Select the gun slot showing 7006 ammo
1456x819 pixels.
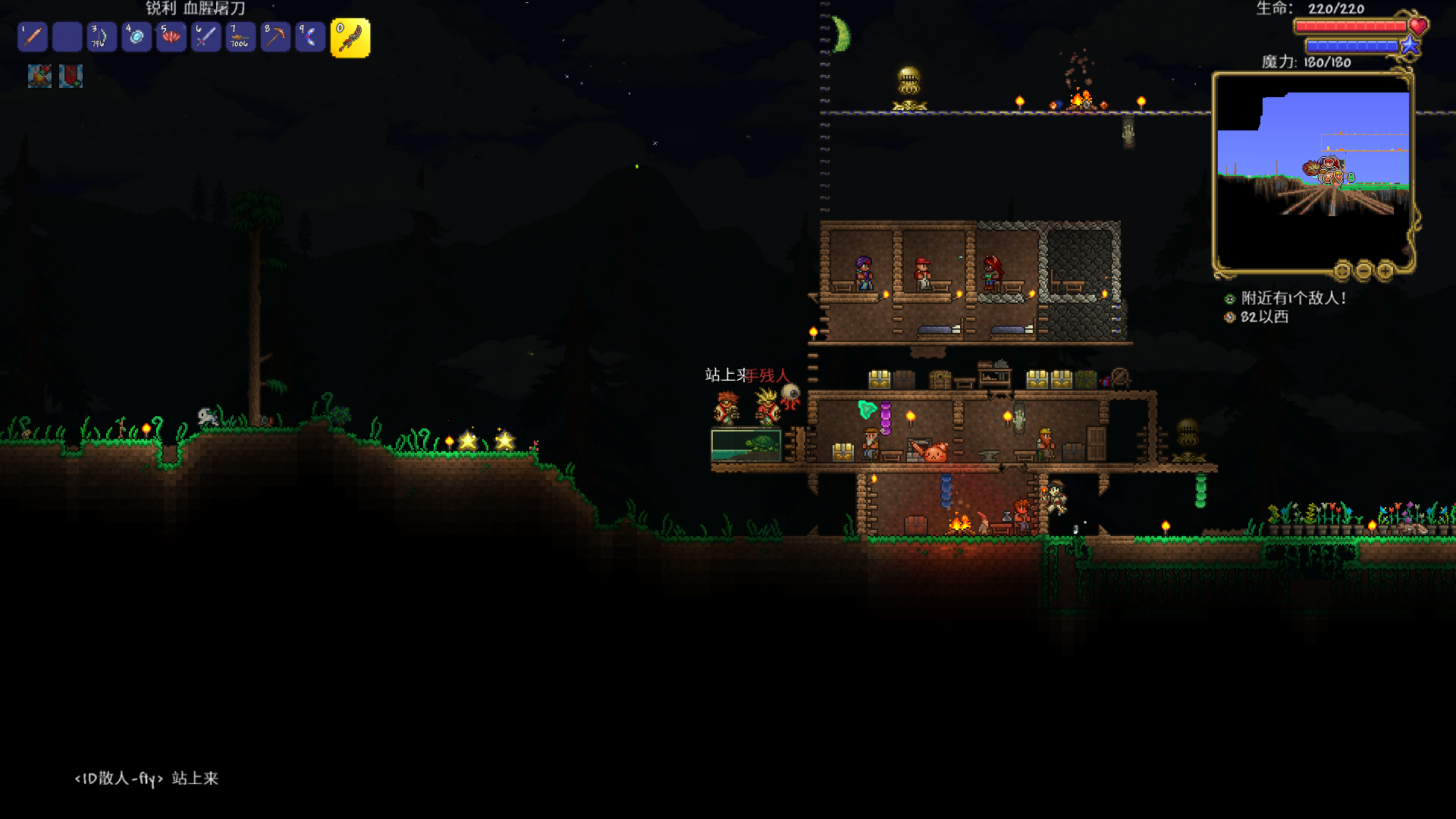pyautogui.click(x=240, y=36)
